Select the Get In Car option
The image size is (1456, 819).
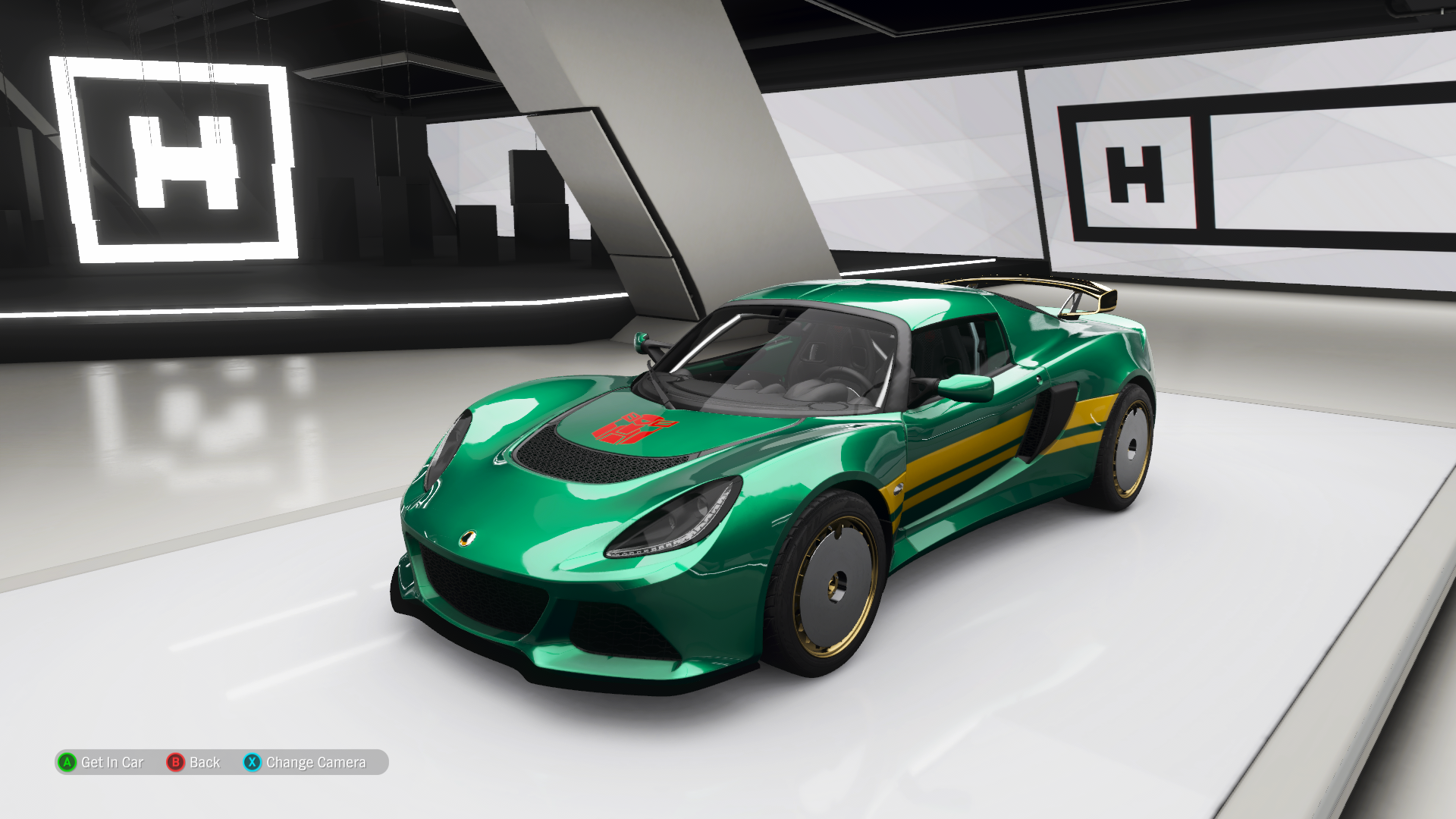coord(102,762)
